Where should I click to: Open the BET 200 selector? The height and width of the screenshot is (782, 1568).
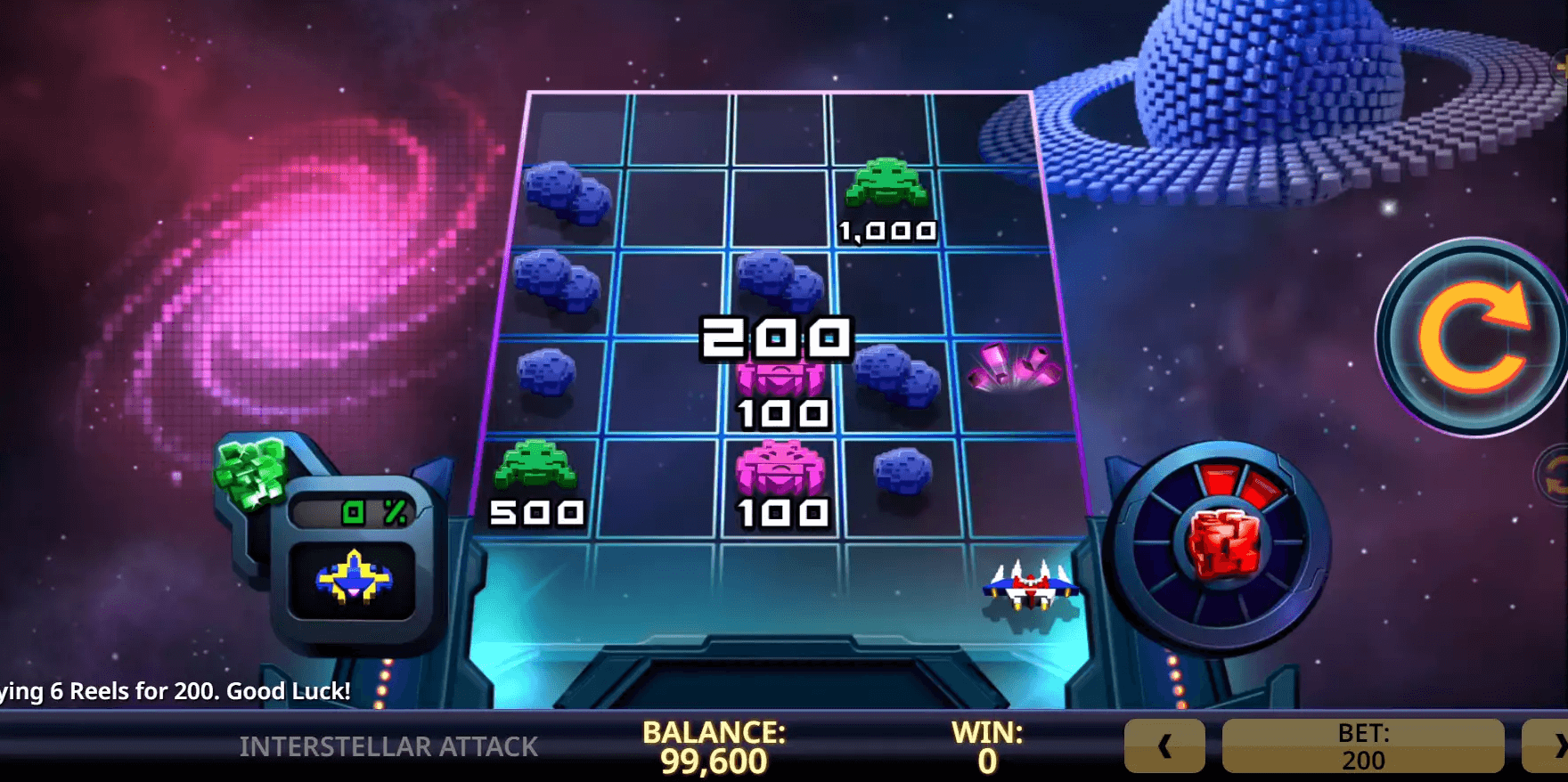pyautogui.click(x=1362, y=746)
